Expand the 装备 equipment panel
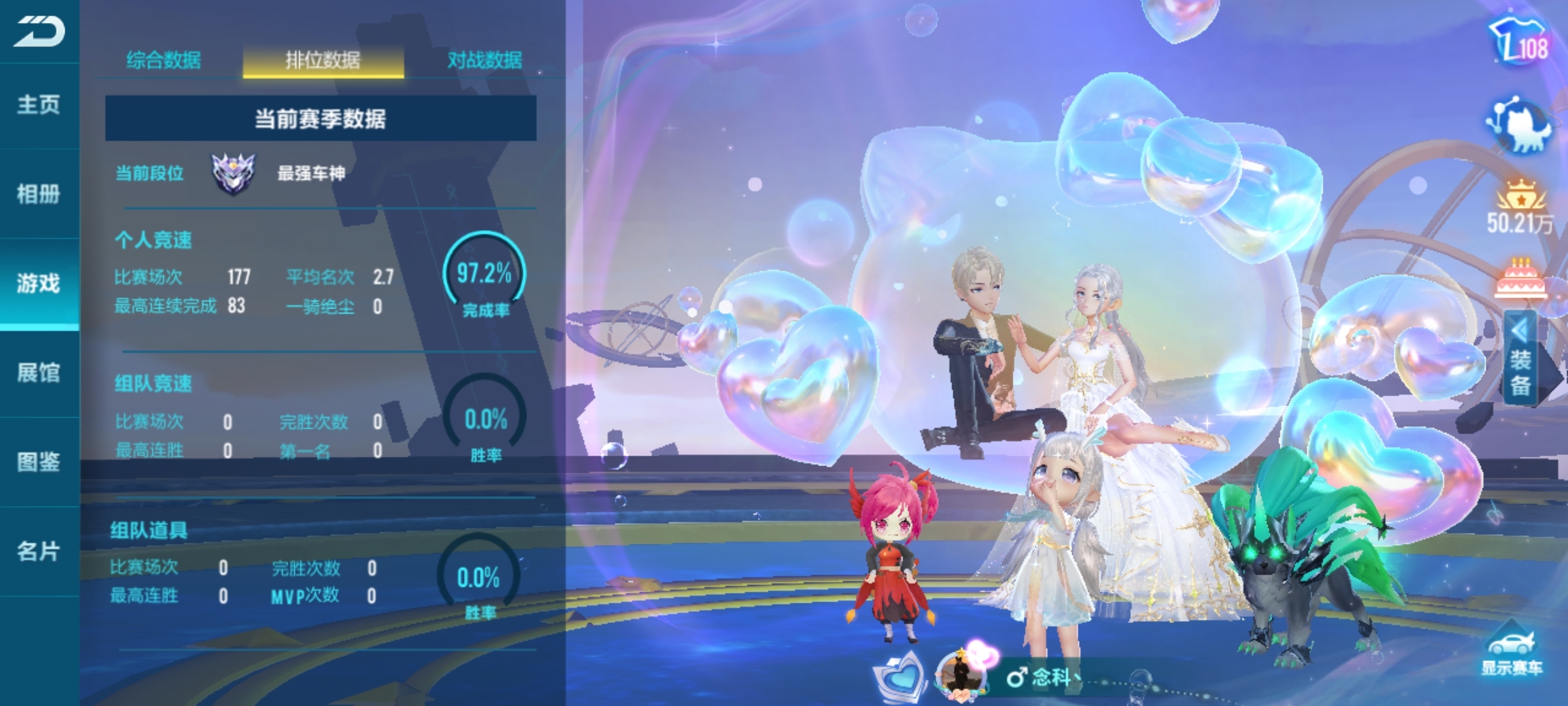Image resolution: width=1568 pixels, height=706 pixels. point(1520,358)
